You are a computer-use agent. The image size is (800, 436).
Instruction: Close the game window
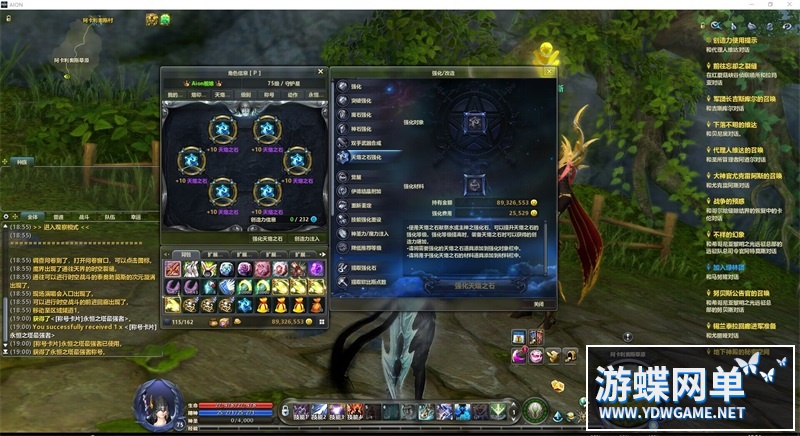pyautogui.click(x=789, y=5)
